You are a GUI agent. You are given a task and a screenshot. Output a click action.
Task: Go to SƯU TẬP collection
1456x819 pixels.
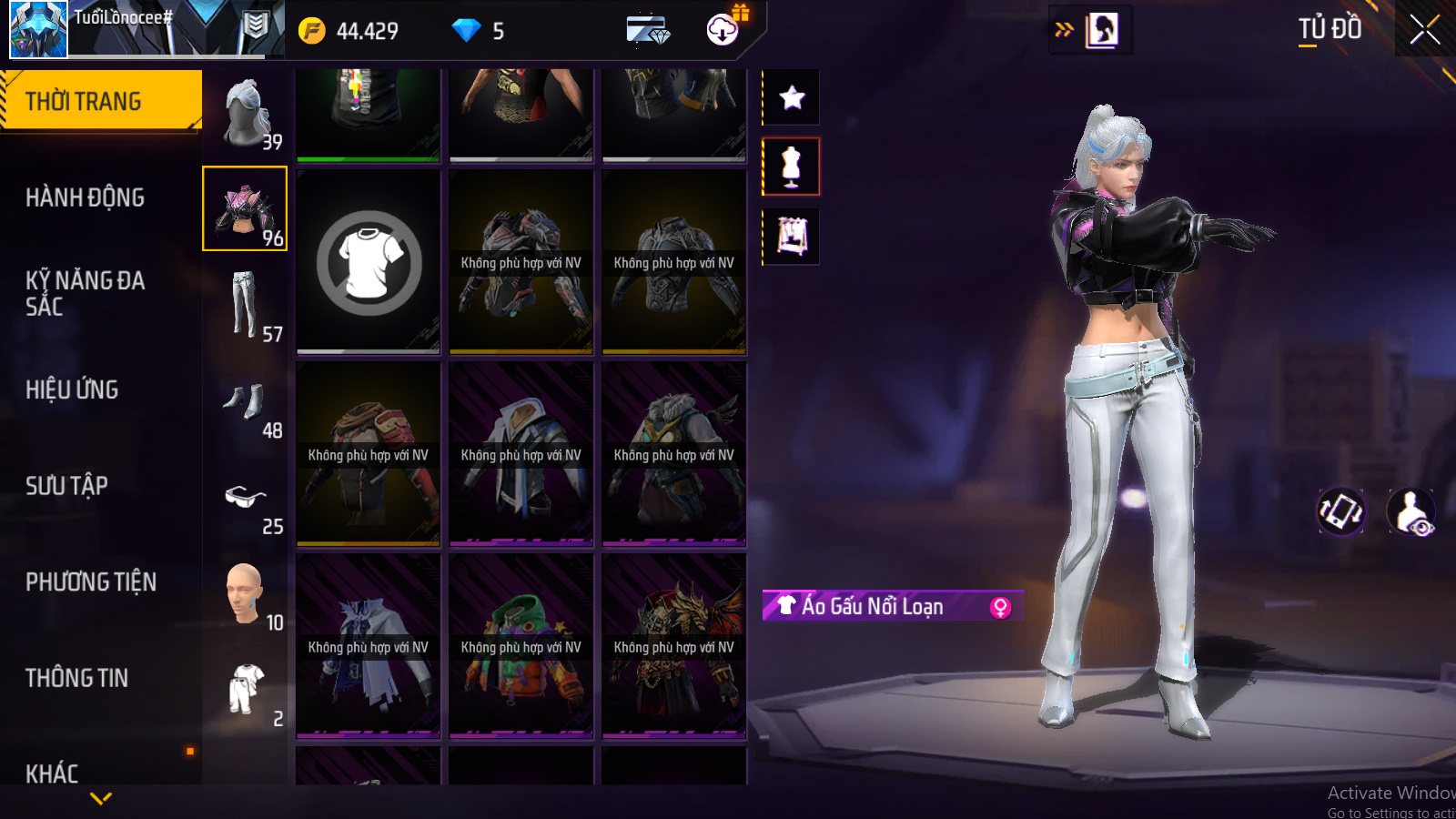click(67, 486)
